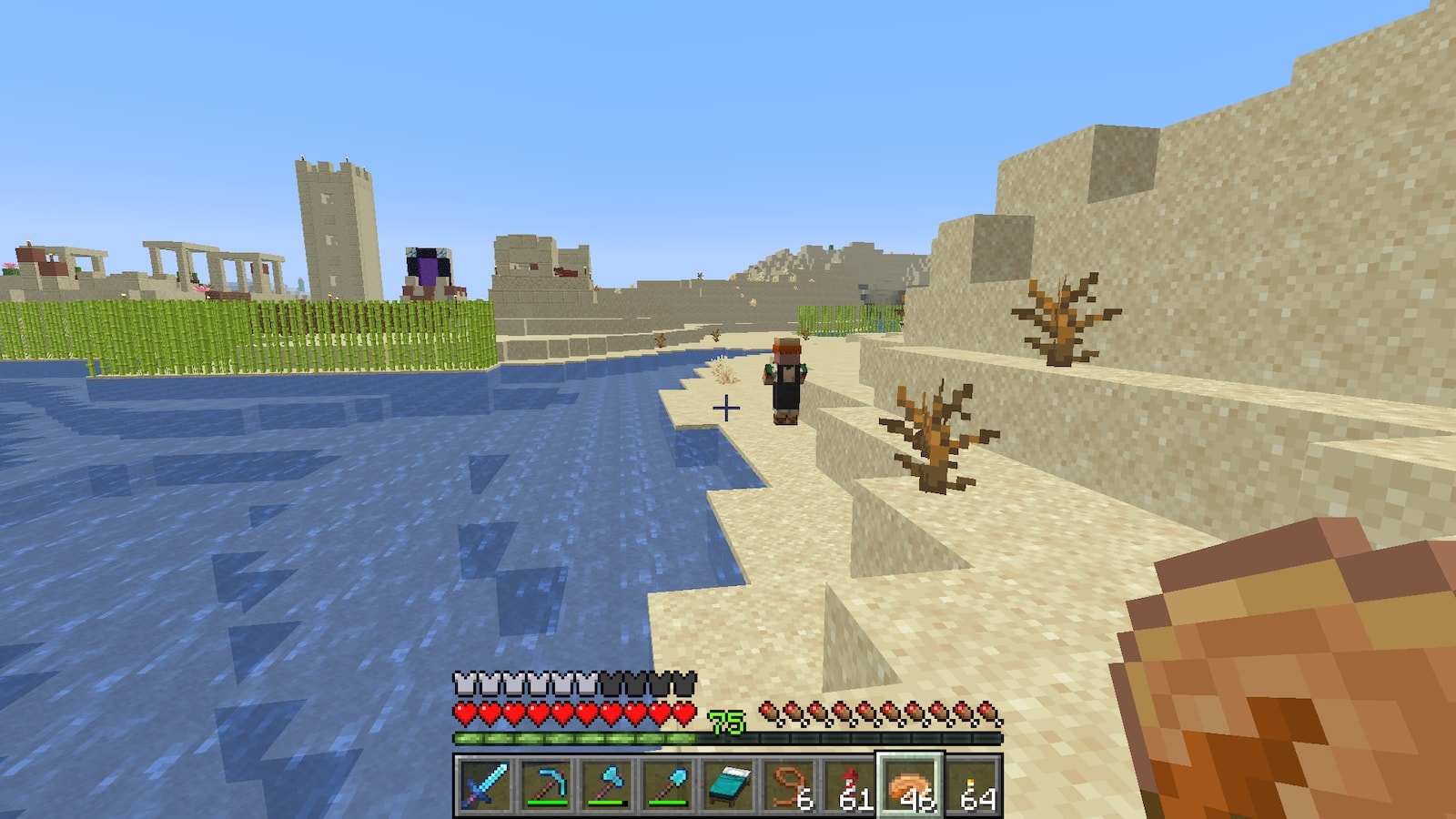Choose the firework rocket stack of 61
1456x819 pixels.
(x=850, y=784)
